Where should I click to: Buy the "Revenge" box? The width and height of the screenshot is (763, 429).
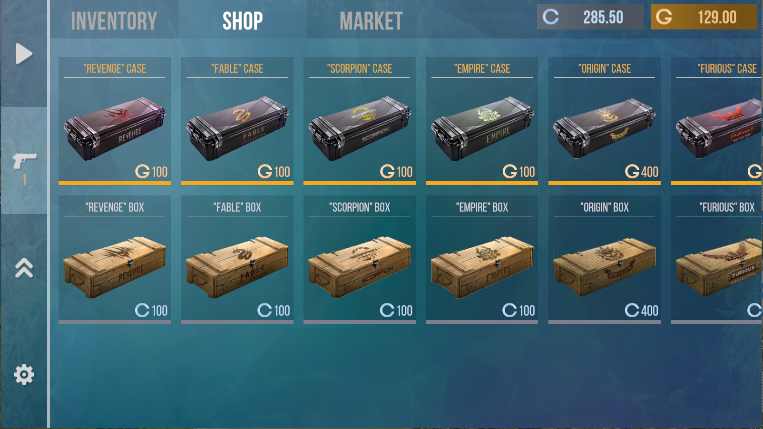[115, 260]
